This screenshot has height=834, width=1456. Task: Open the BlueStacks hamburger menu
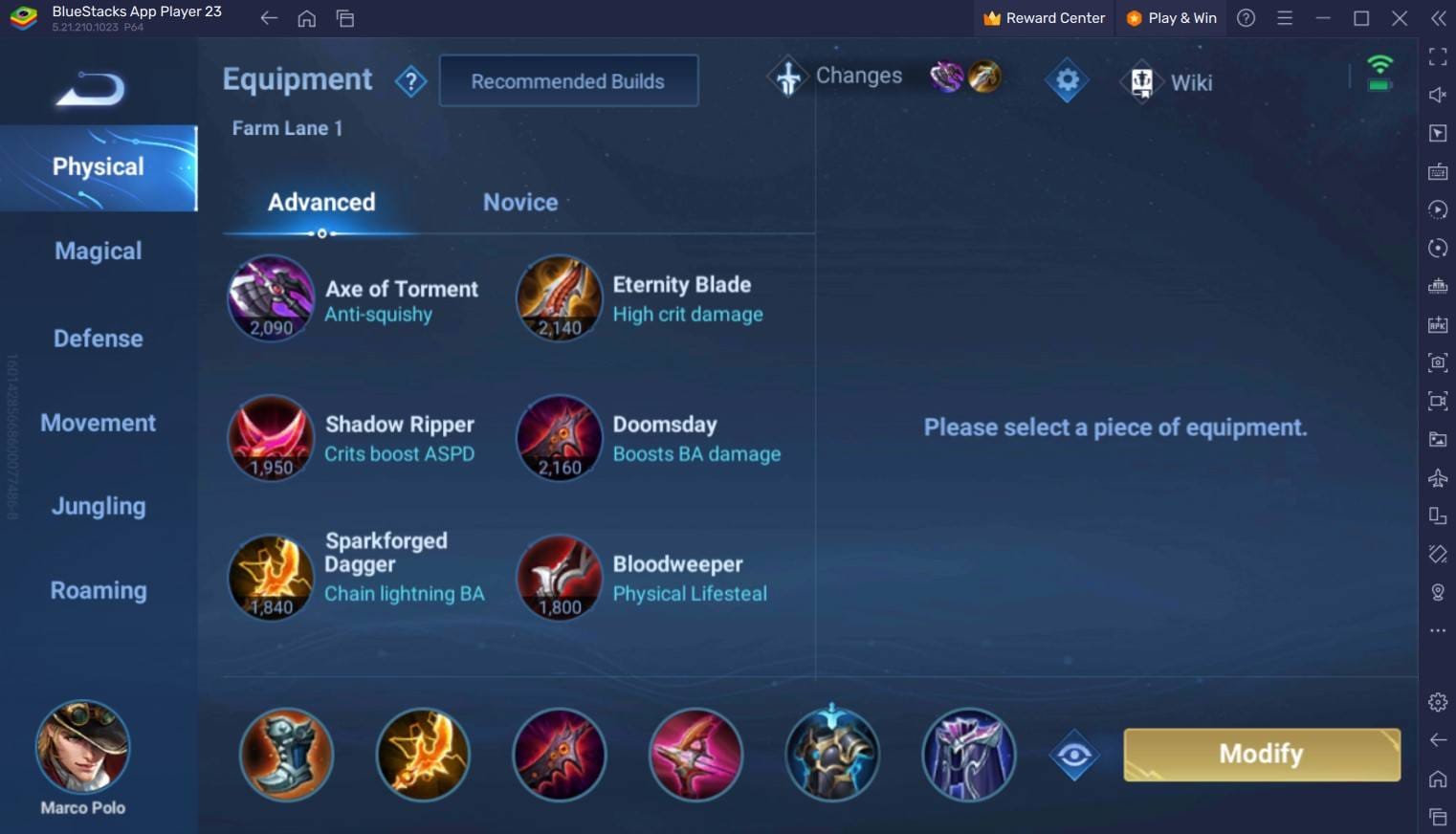click(1285, 17)
